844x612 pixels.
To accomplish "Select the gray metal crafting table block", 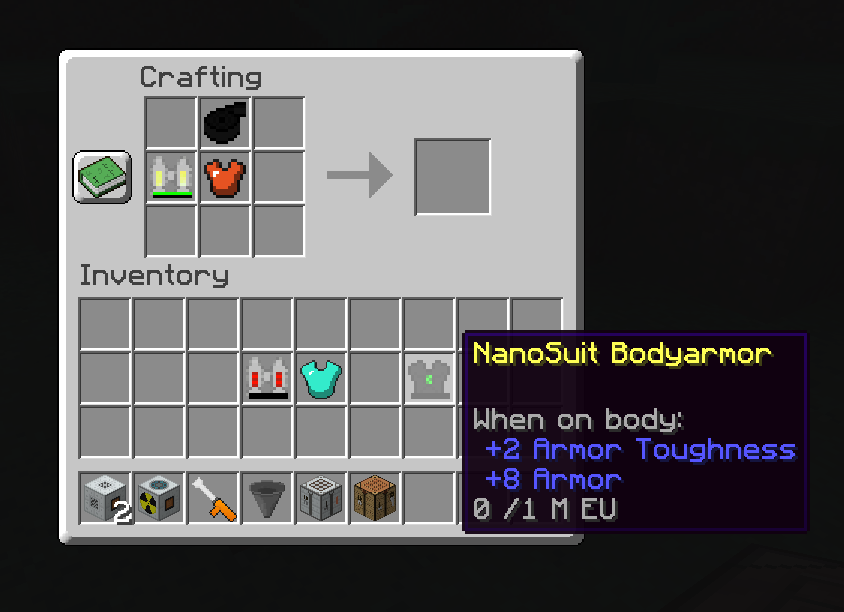I will (322, 497).
